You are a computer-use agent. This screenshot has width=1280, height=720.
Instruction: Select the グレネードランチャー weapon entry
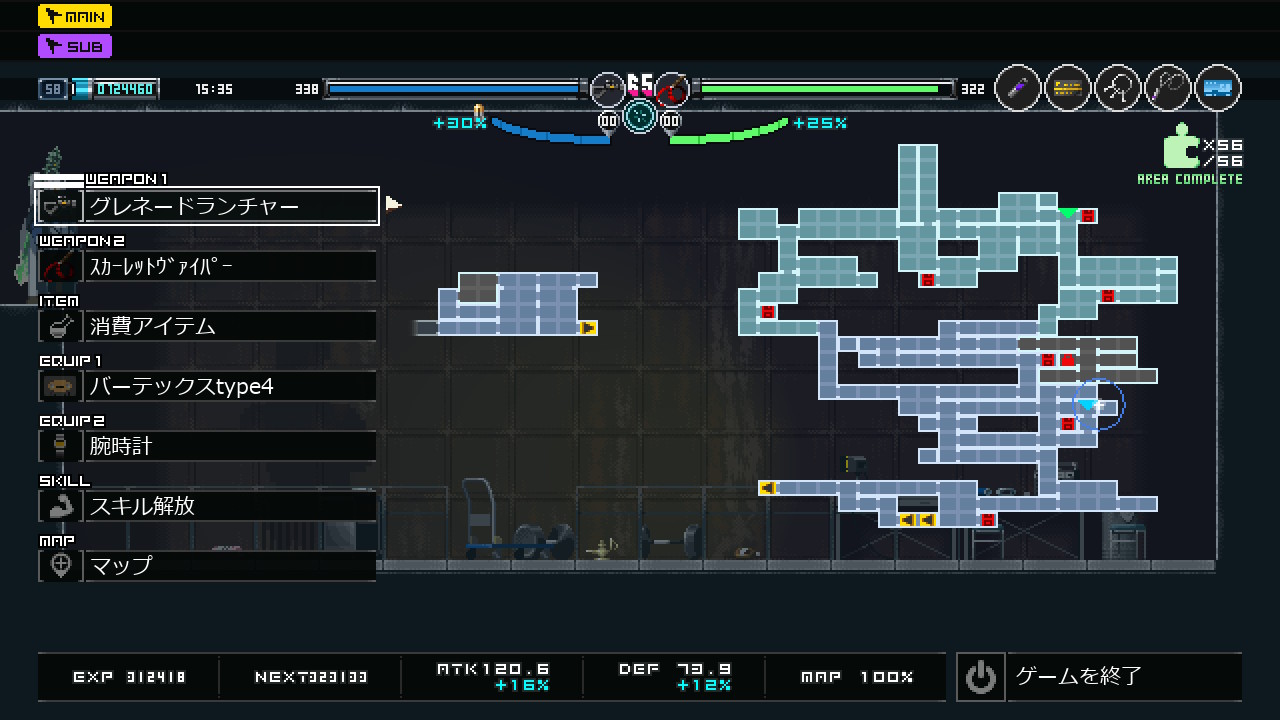coord(208,206)
